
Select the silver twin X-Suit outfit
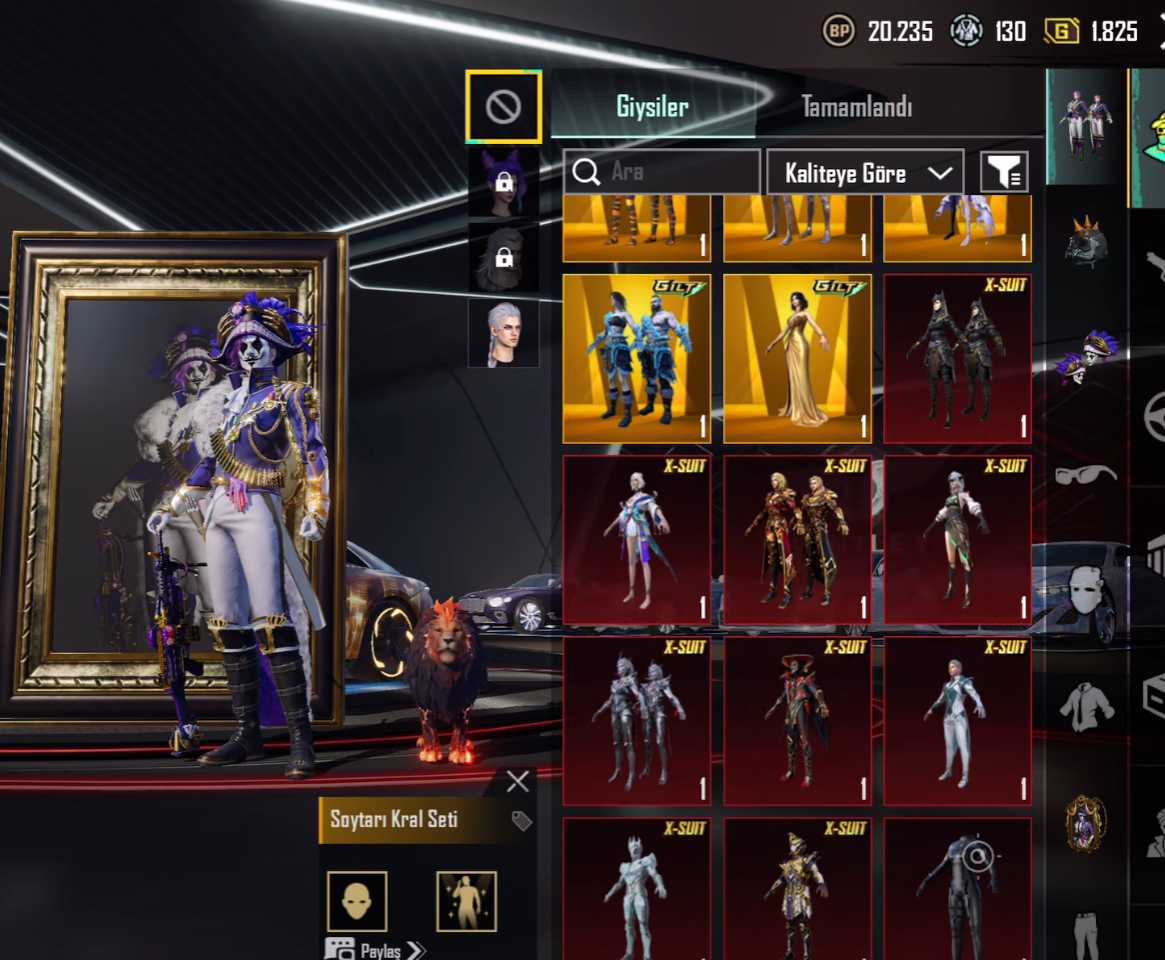point(637,720)
